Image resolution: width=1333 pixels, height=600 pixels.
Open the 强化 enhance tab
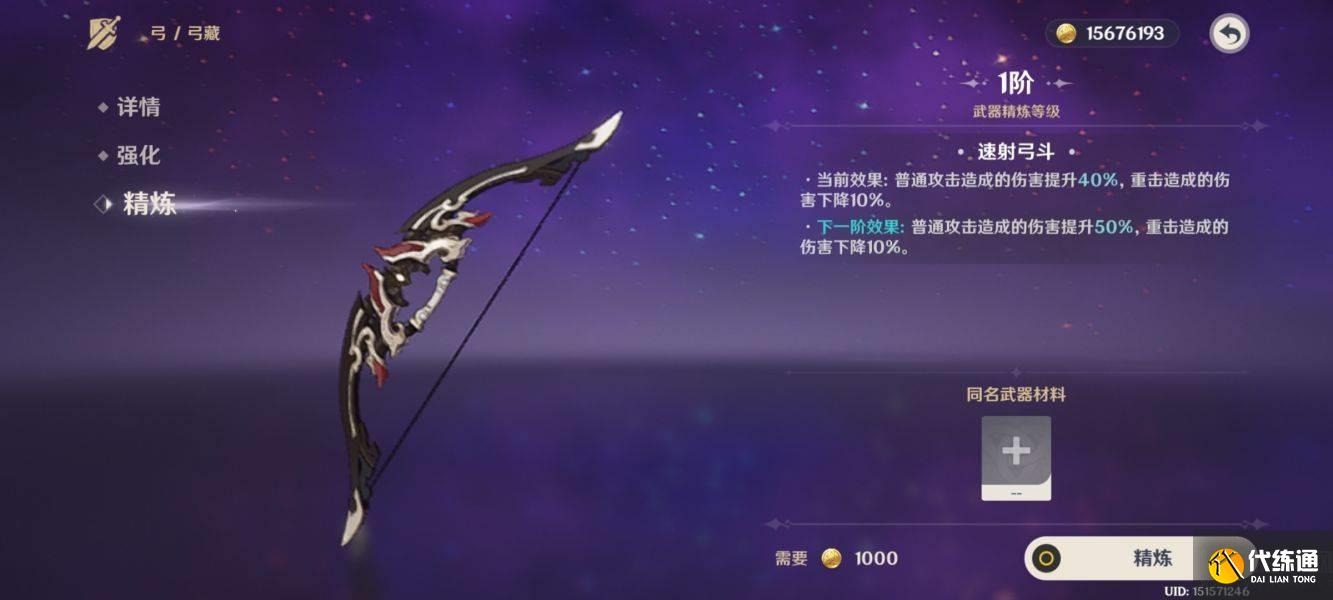(x=137, y=155)
